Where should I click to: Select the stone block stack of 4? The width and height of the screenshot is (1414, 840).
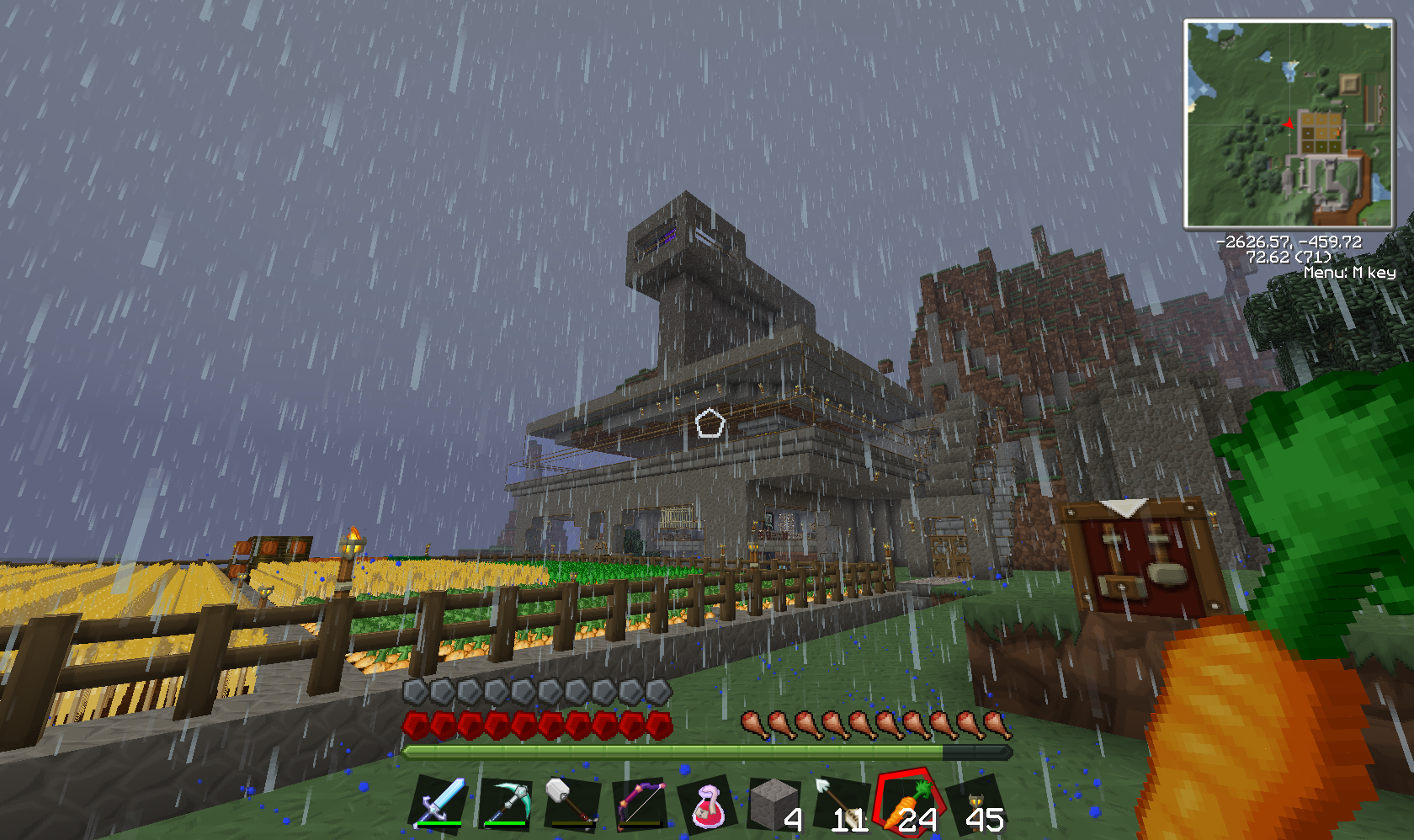pos(773,805)
